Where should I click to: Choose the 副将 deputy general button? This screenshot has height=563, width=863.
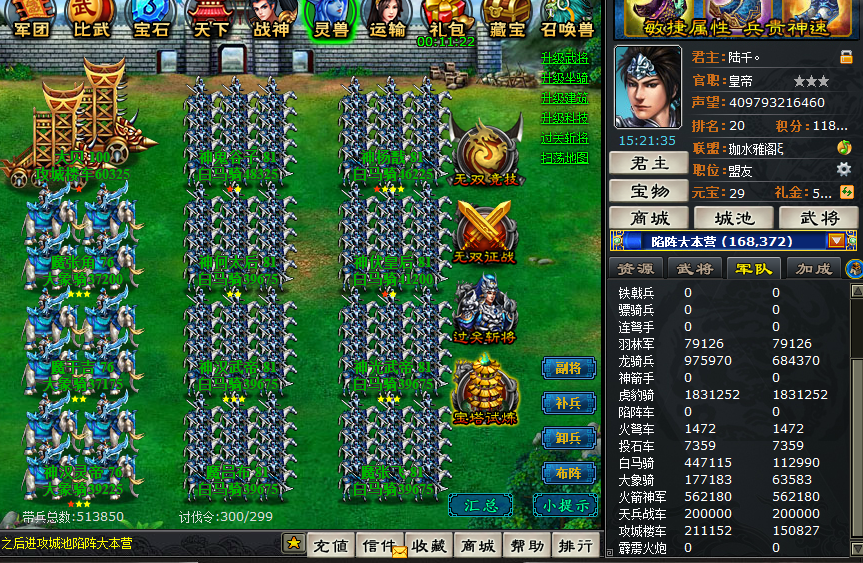[x=569, y=368]
